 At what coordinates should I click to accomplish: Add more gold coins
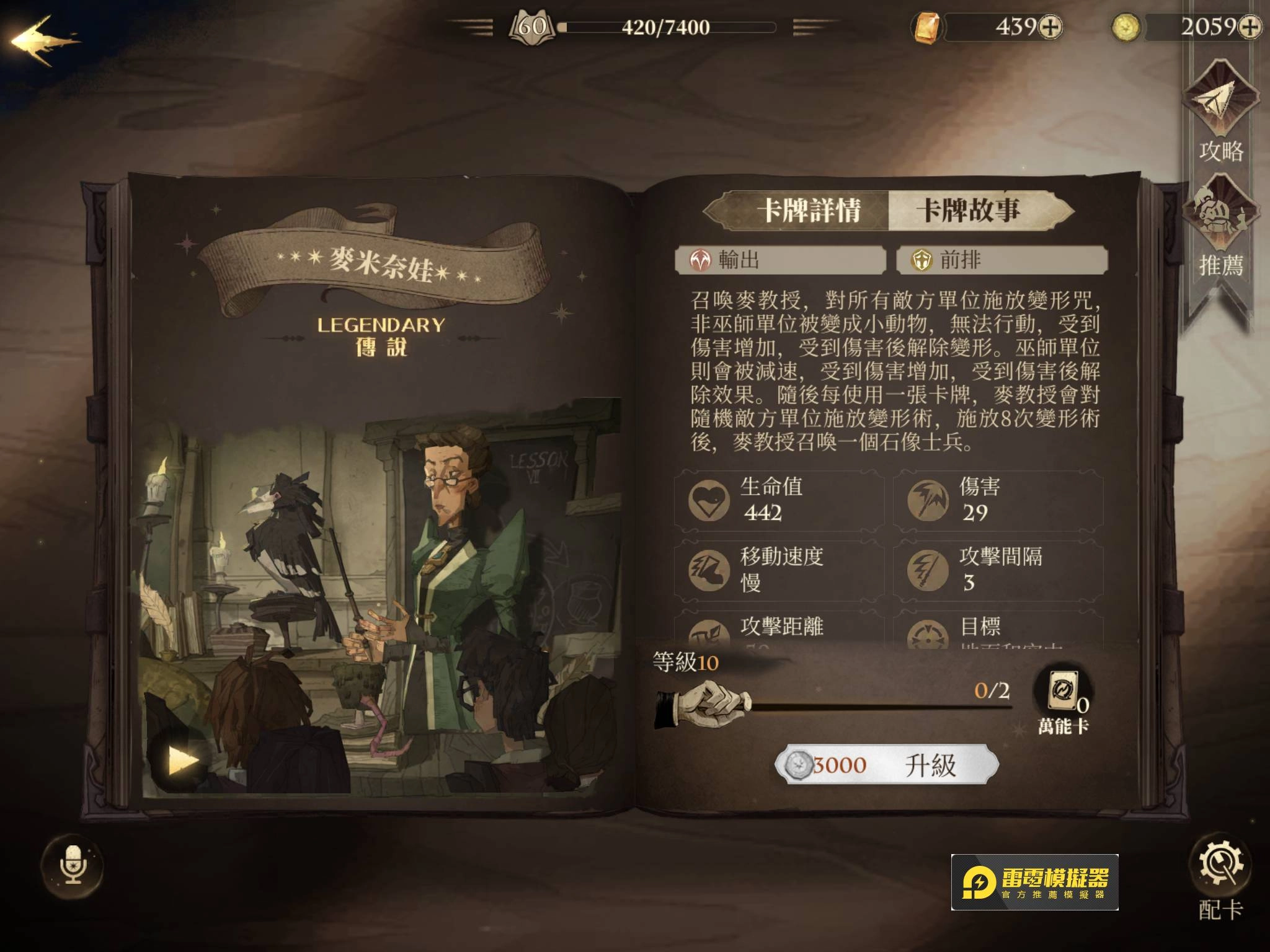[x=1250, y=27]
